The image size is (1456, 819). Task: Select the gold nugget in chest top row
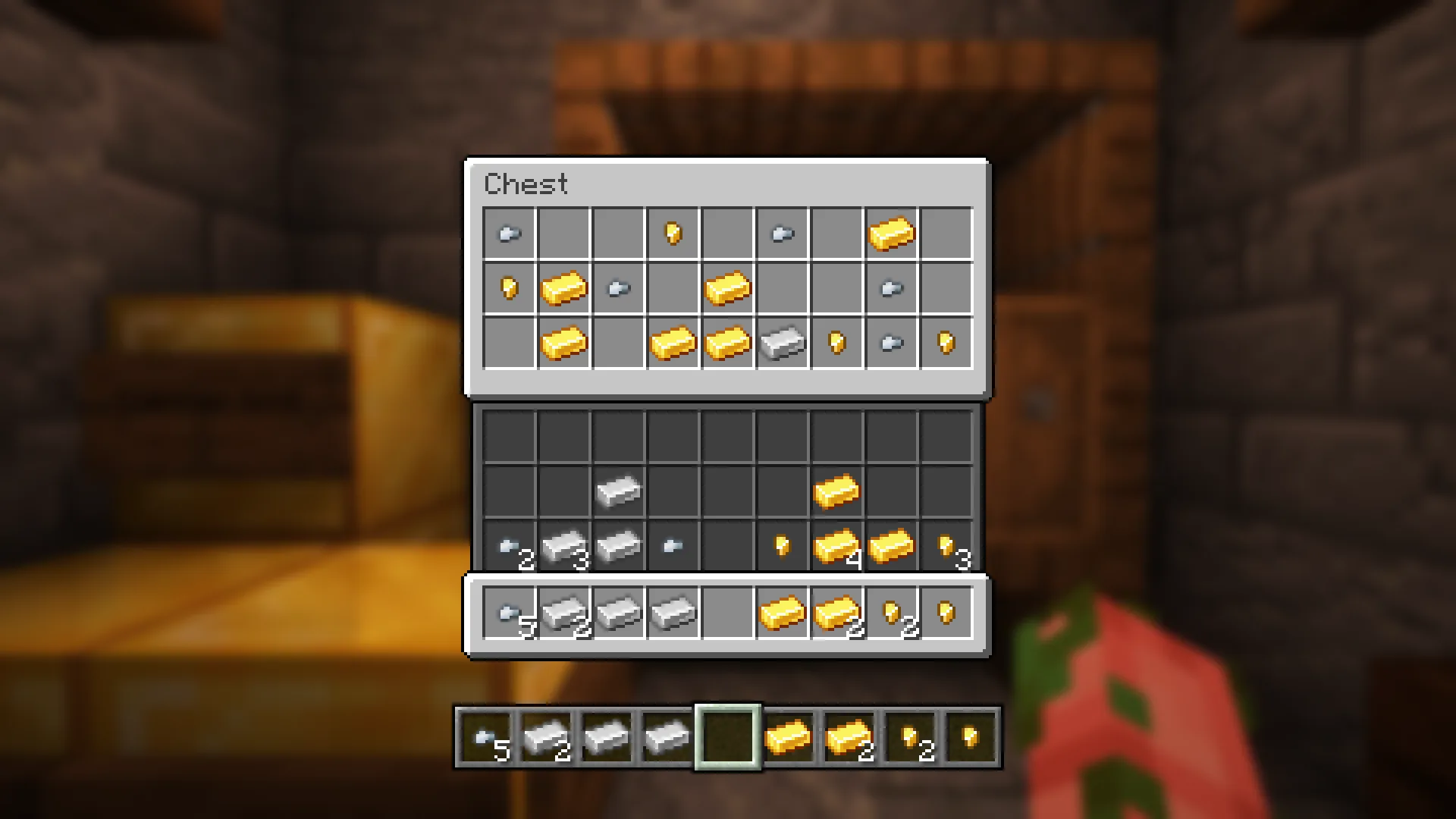coord(673,234)
